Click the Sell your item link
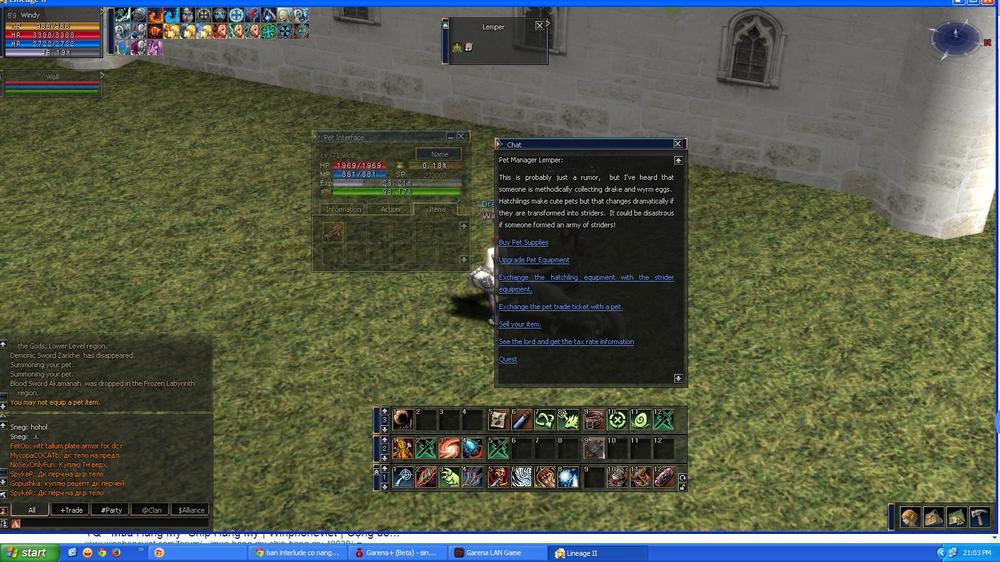 519,324
